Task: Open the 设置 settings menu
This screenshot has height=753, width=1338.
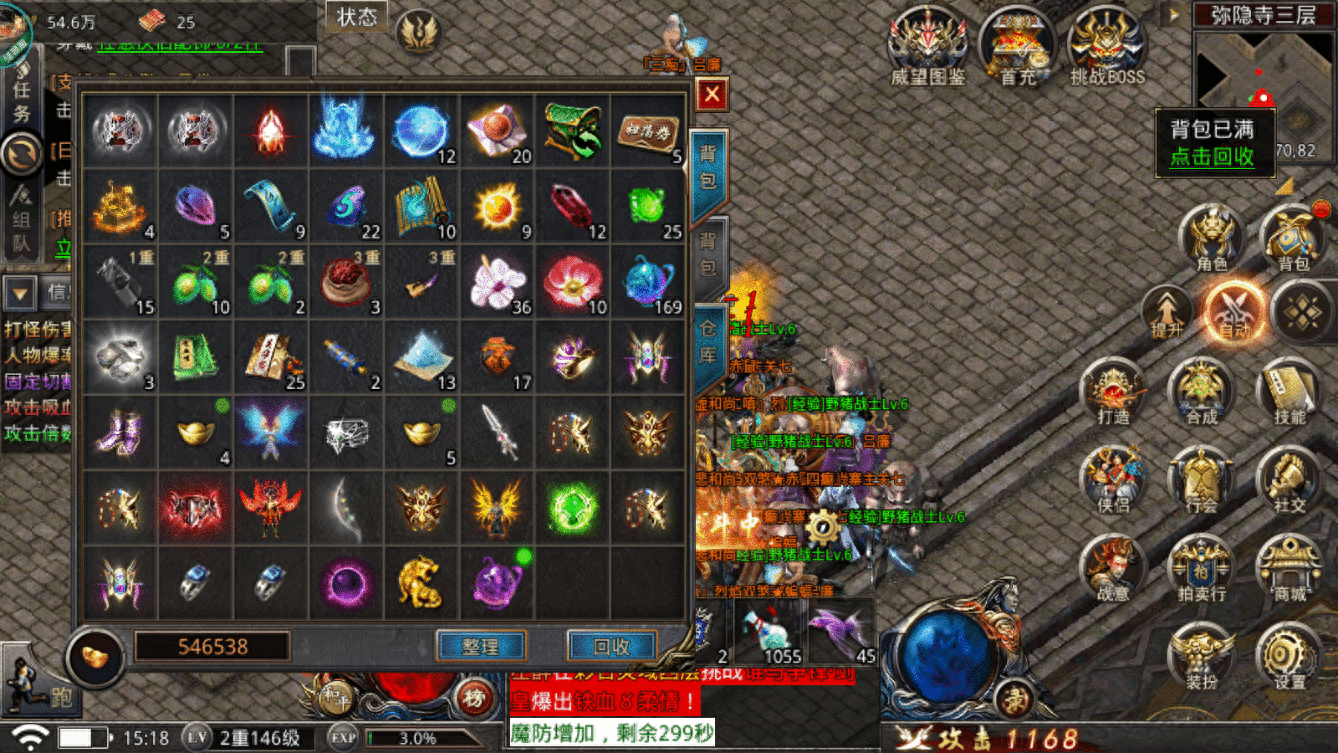Action: [x=1289, y=656]
